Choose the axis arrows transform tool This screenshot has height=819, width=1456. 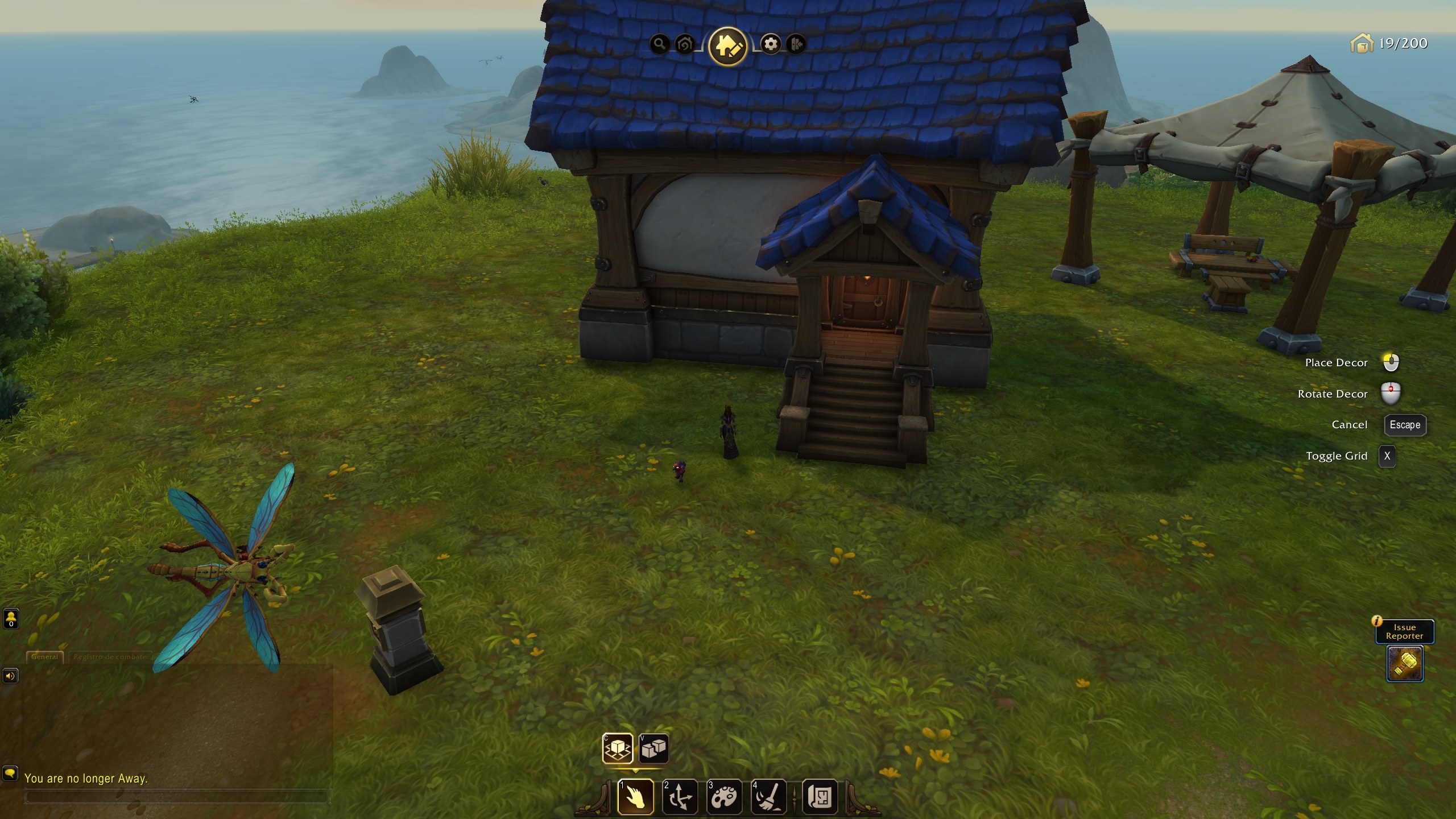[680, 797]
